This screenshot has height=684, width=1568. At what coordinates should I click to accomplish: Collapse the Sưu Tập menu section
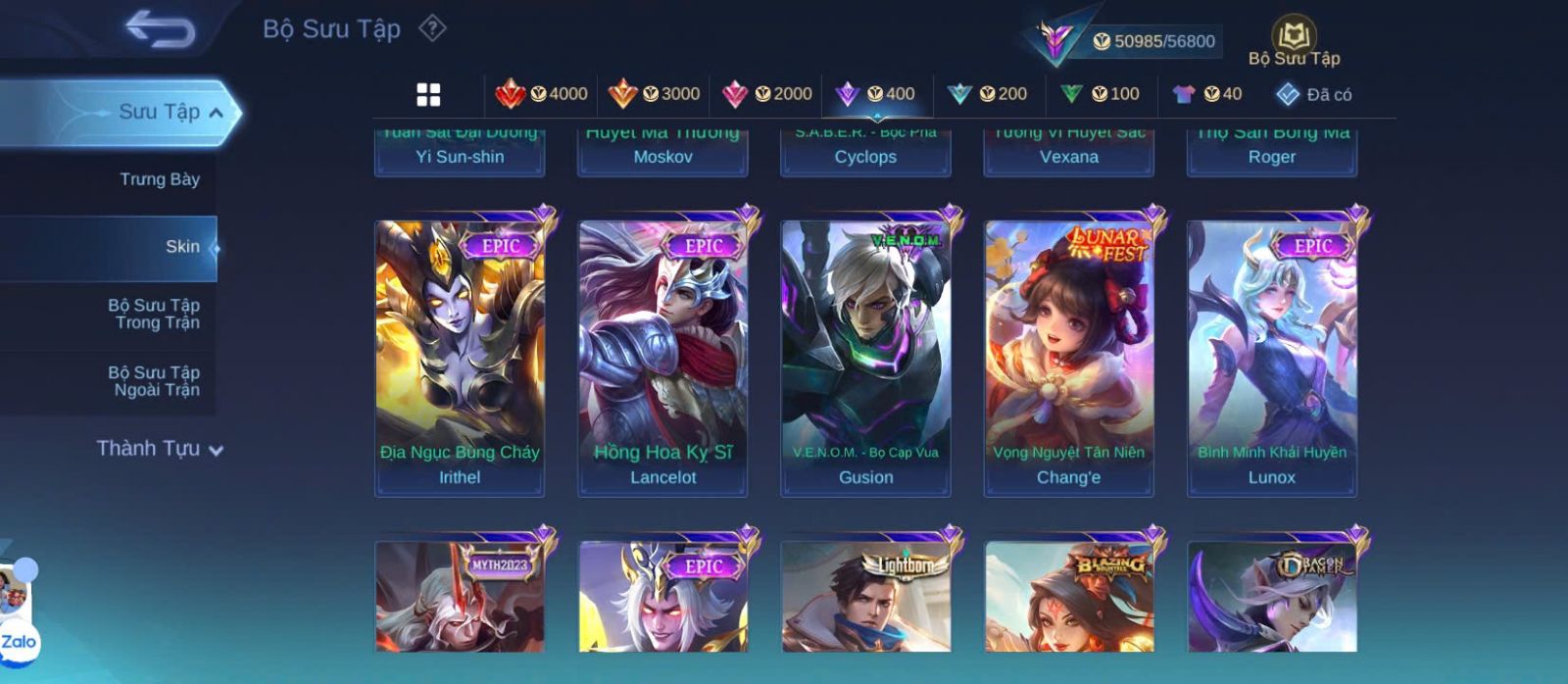click(217, 113)
